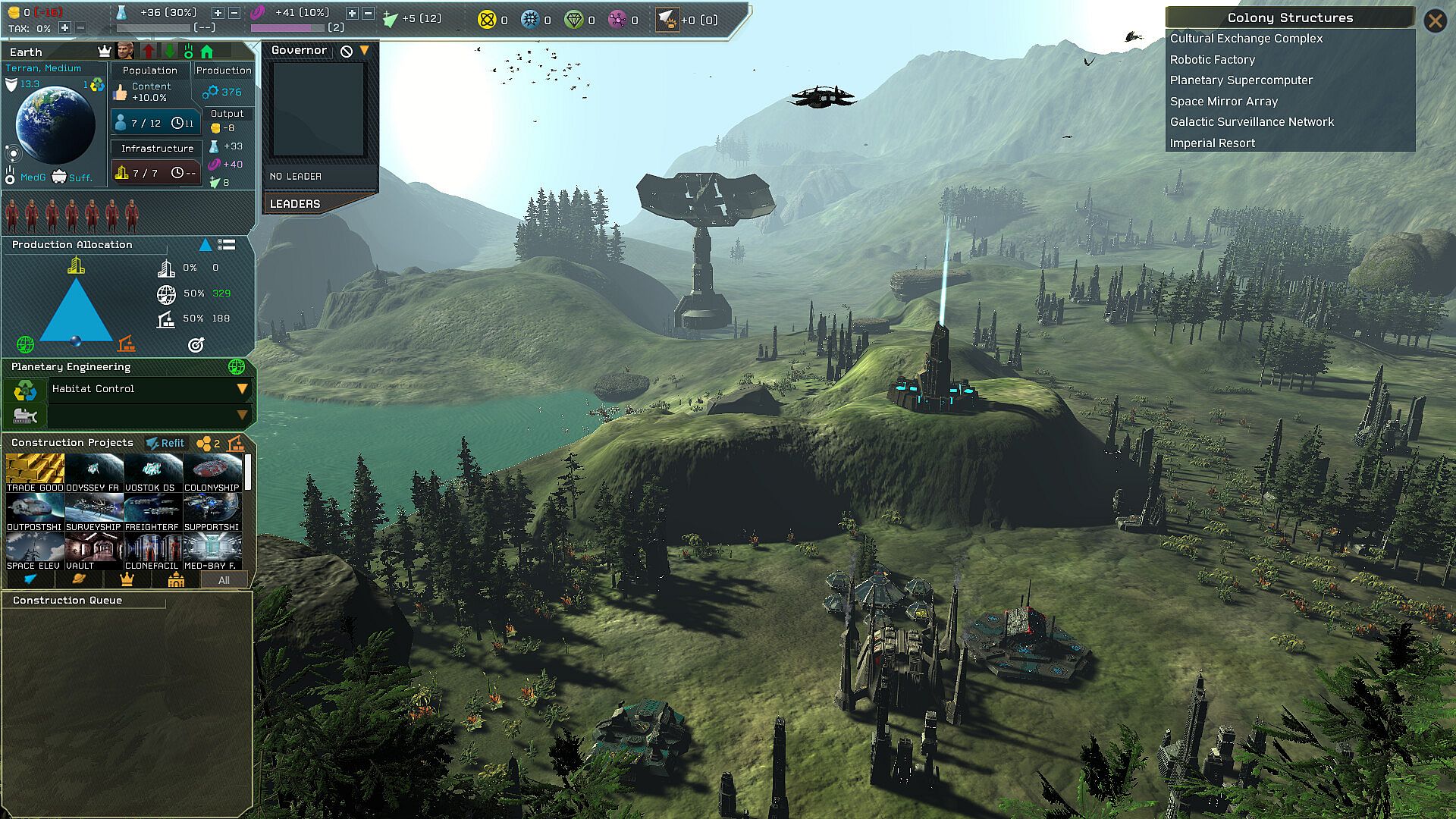Click the Earth planet globe image
The image size is (1456, 819).
tap(55, 124)
